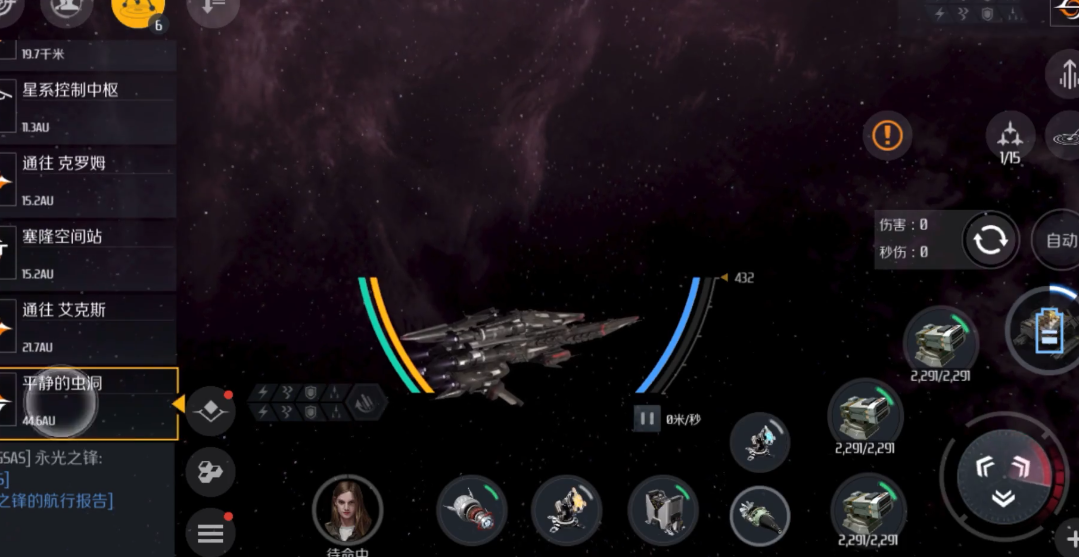The image size is (1079, 557).
Task: Tap the orange exclamation alert icon
Action: (x=887, y=134)
